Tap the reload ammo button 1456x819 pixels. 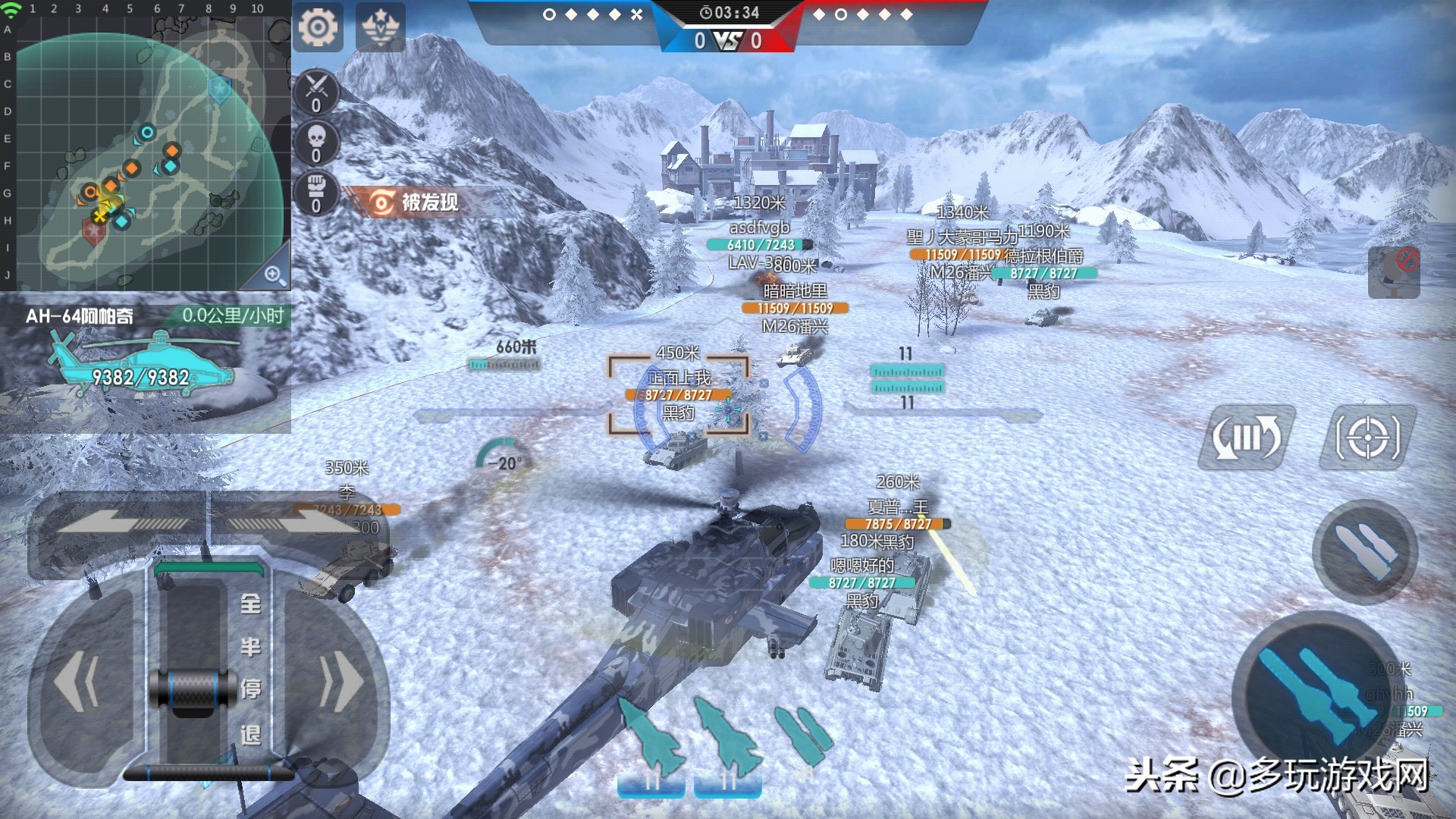coord(1247,438)
